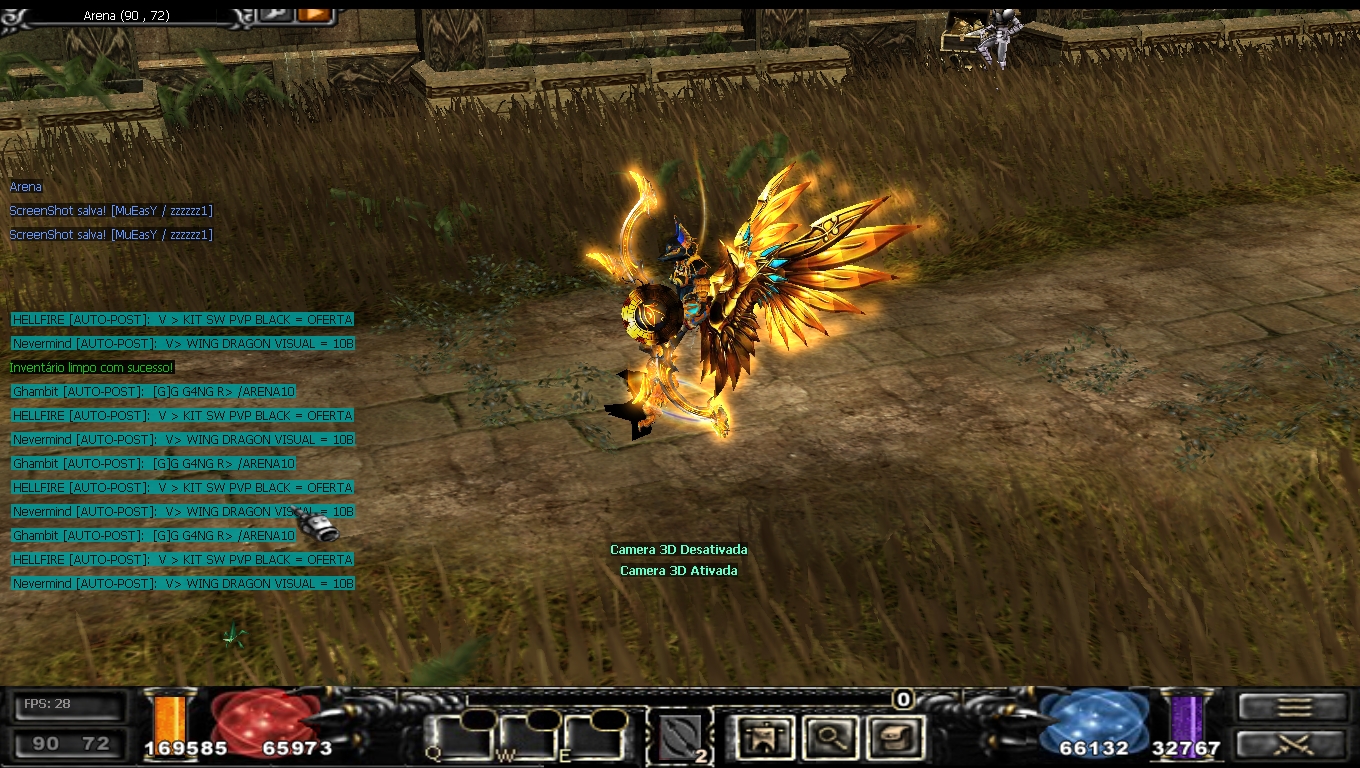Select the active skill slot with the slash icon

coord(681,739)
